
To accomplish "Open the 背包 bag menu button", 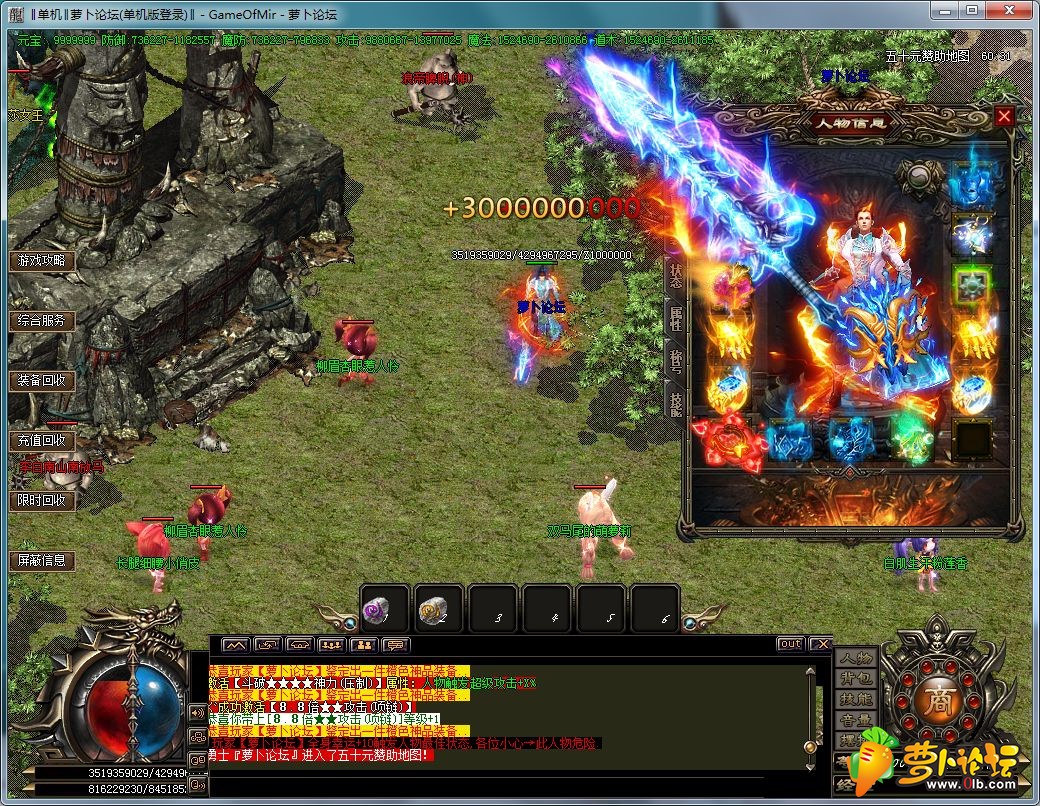I will coord(855,680).
